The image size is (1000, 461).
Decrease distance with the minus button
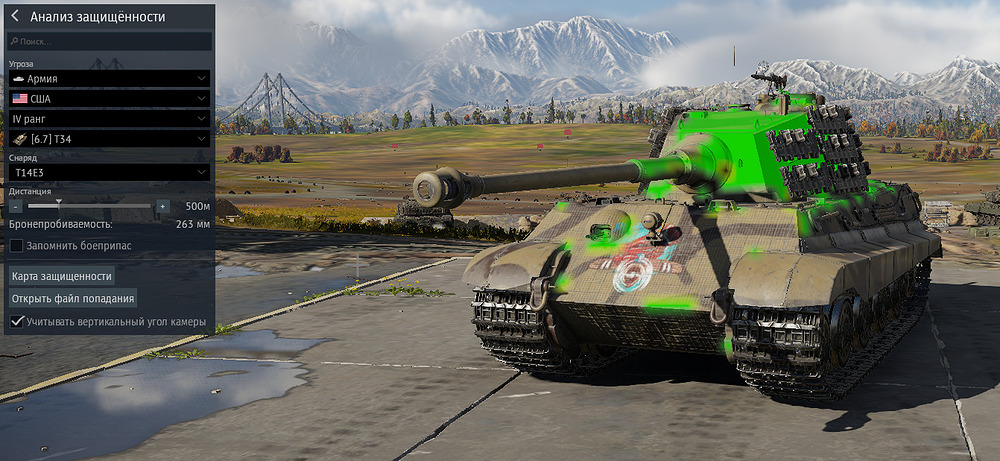tap(17, 206)
